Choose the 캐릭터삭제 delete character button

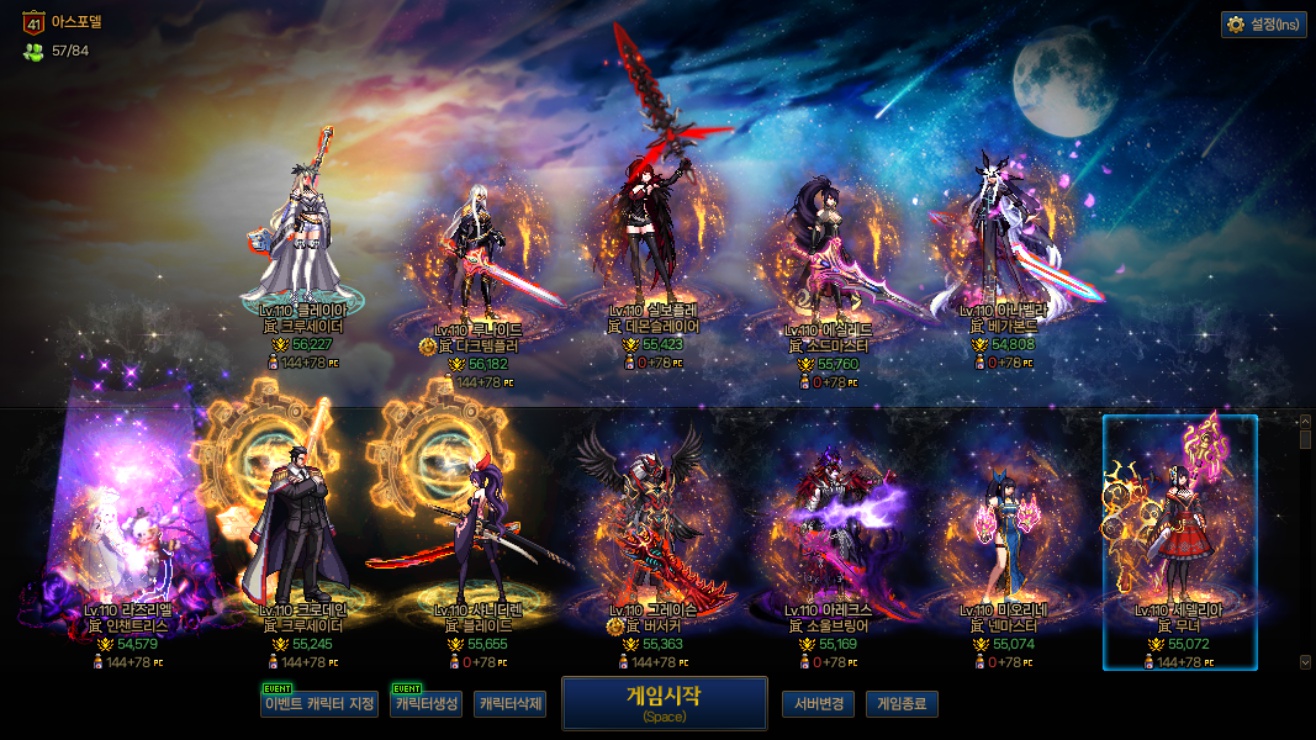[x=510, y=704]
